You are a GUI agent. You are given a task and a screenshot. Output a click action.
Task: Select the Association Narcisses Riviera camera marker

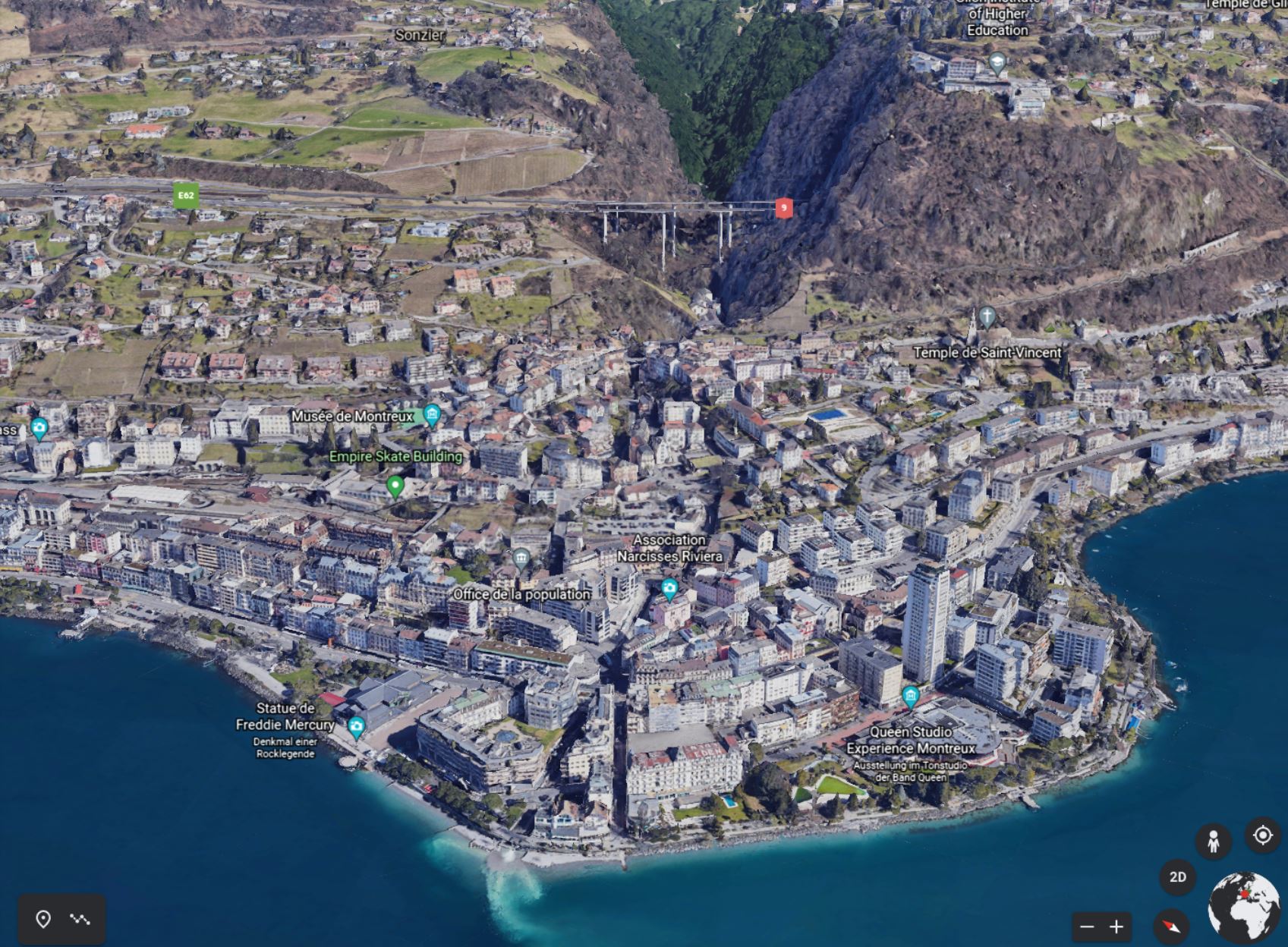(x=669, y=588)
